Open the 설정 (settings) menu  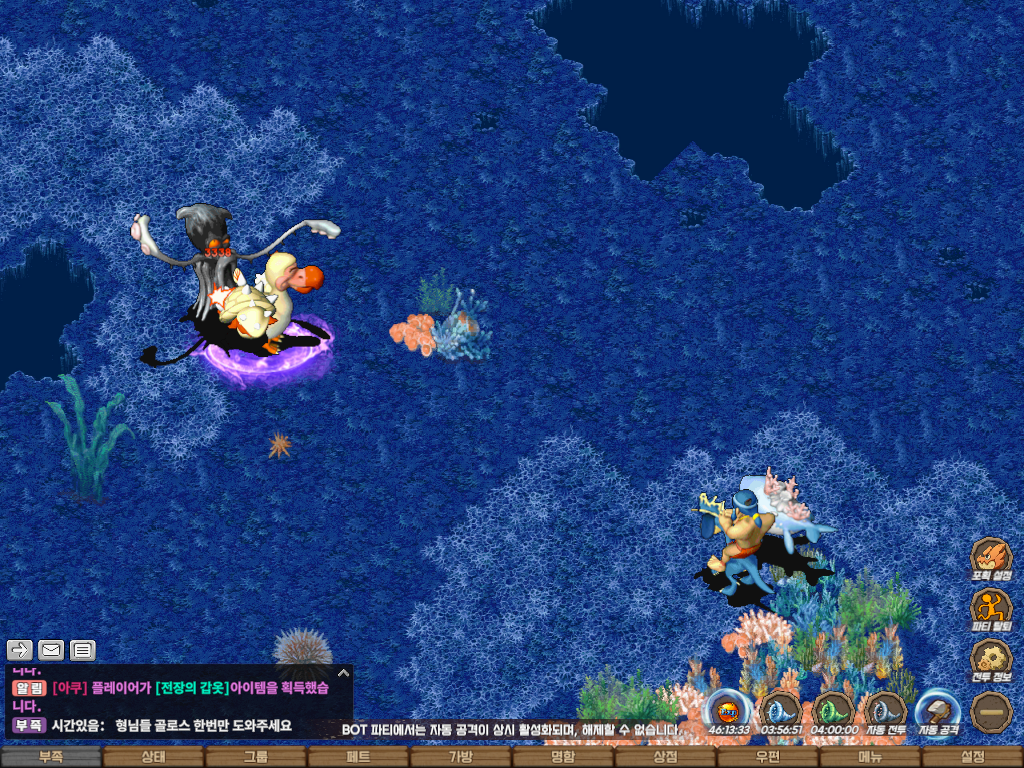(x=972, y=758)
